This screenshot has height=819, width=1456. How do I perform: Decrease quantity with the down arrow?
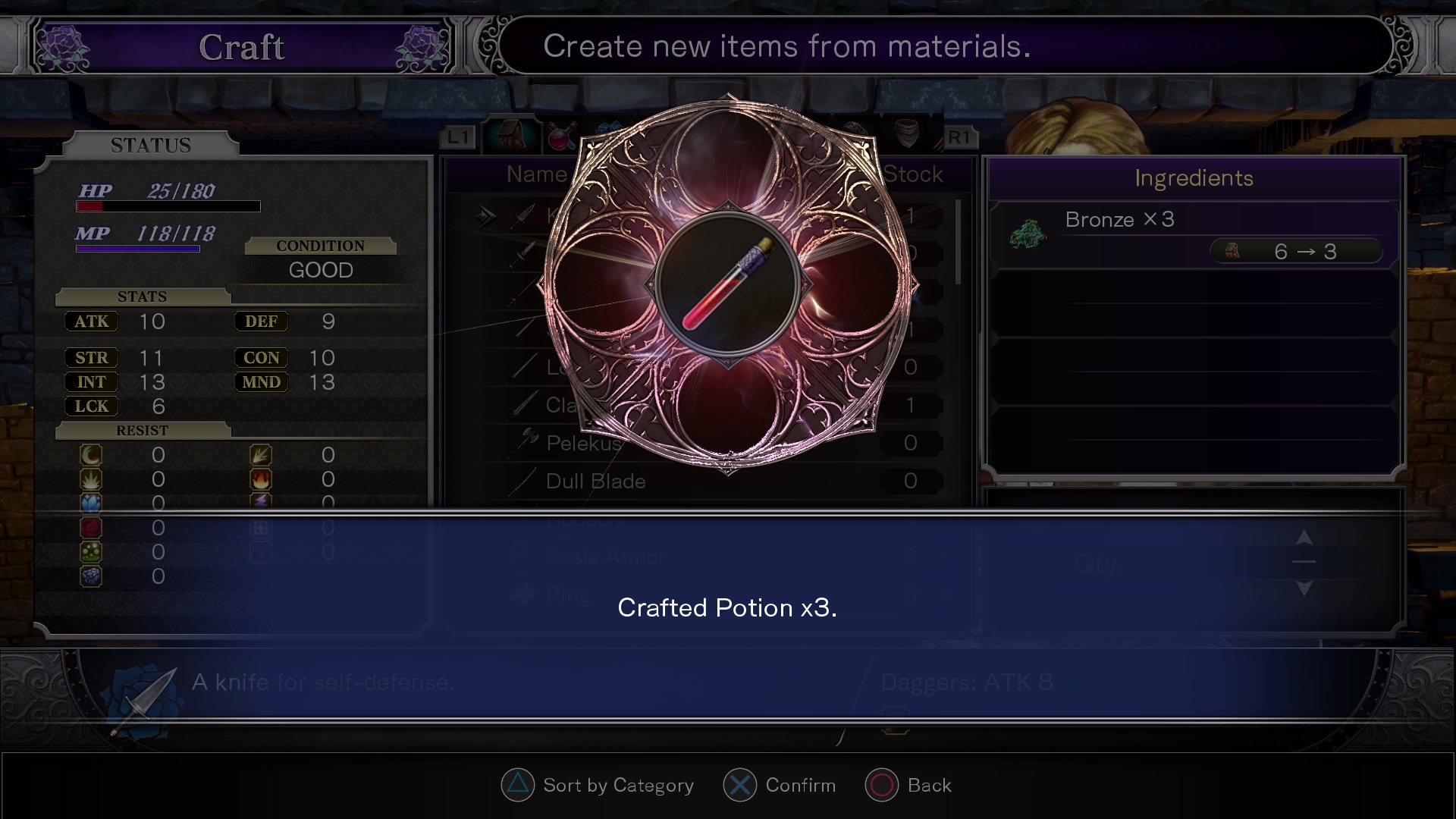pos(1304,588)
